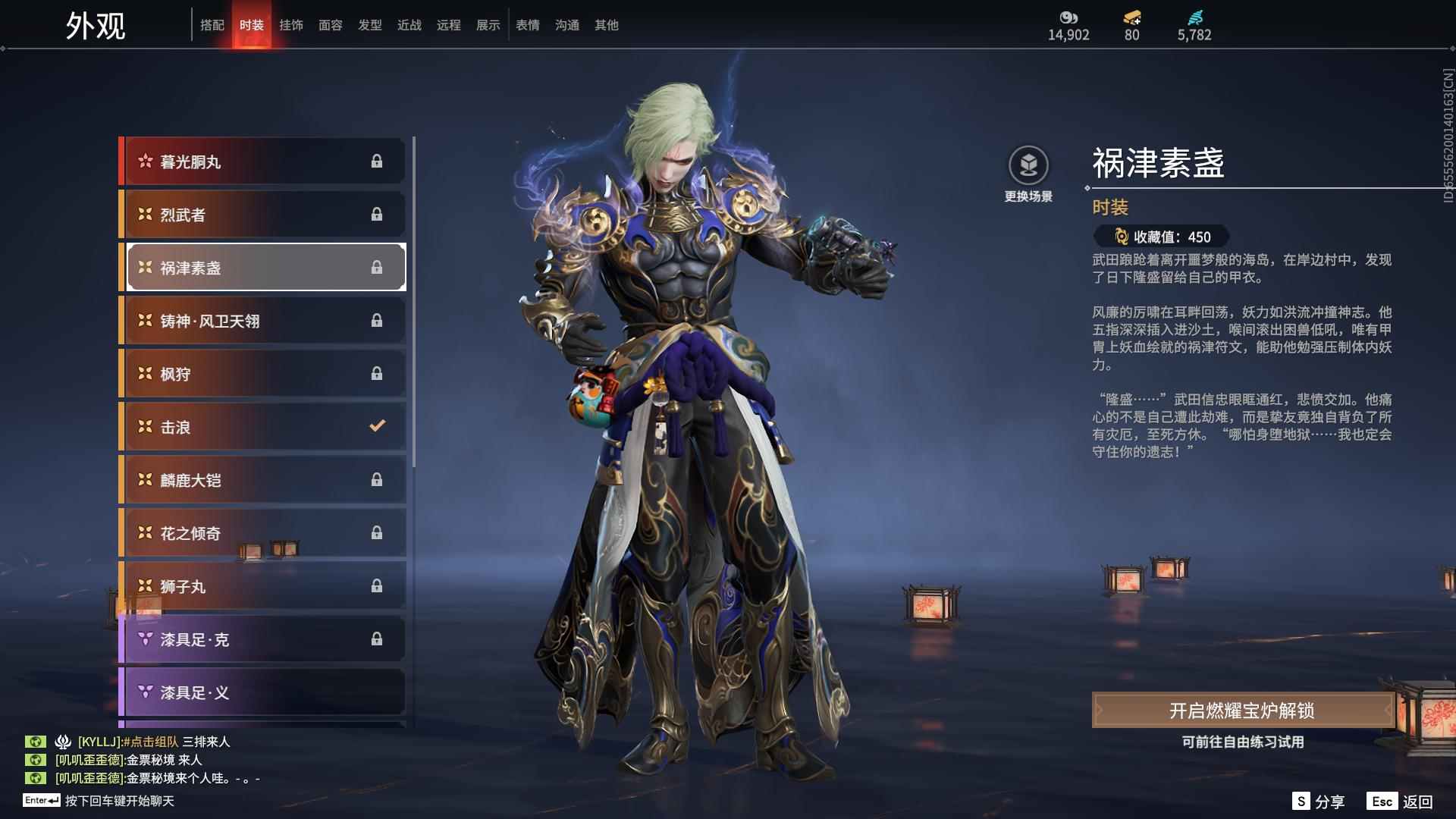1456x819 pixels.
Task: Open the 表情 menu tab
Action: [526, 24]
